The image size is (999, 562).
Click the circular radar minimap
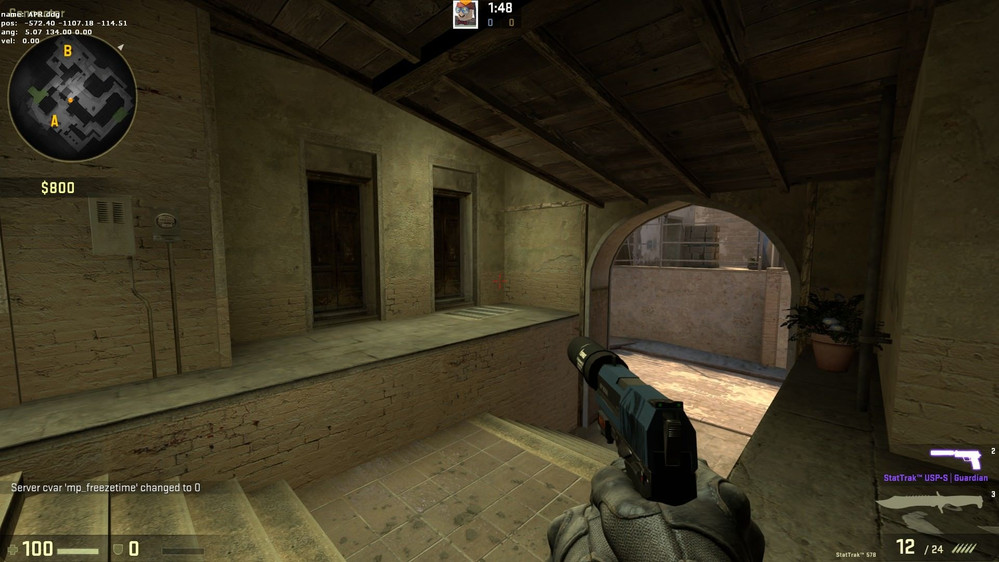(72, 97)
